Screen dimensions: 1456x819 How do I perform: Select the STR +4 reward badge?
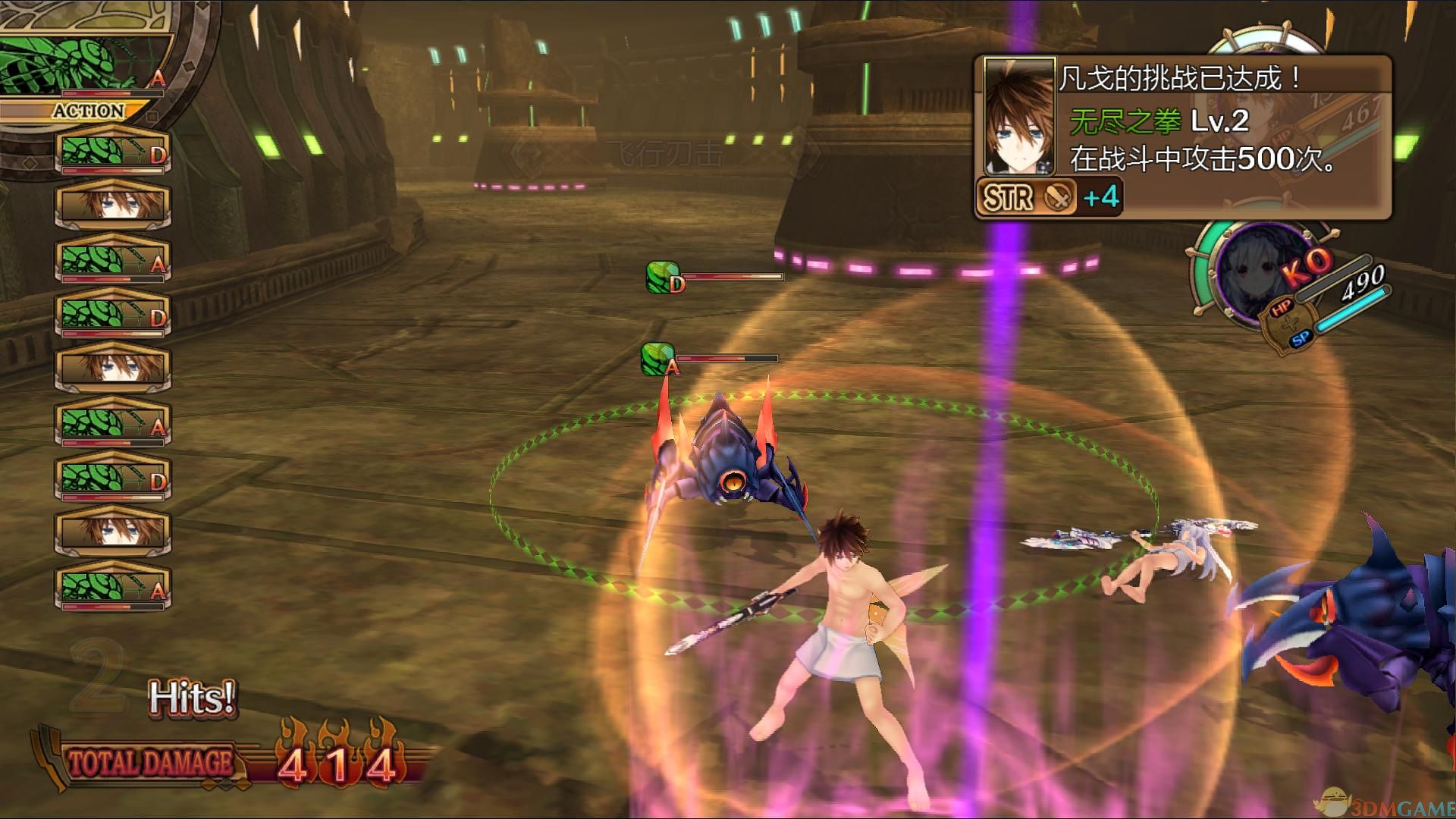(x=1047, y=197)
